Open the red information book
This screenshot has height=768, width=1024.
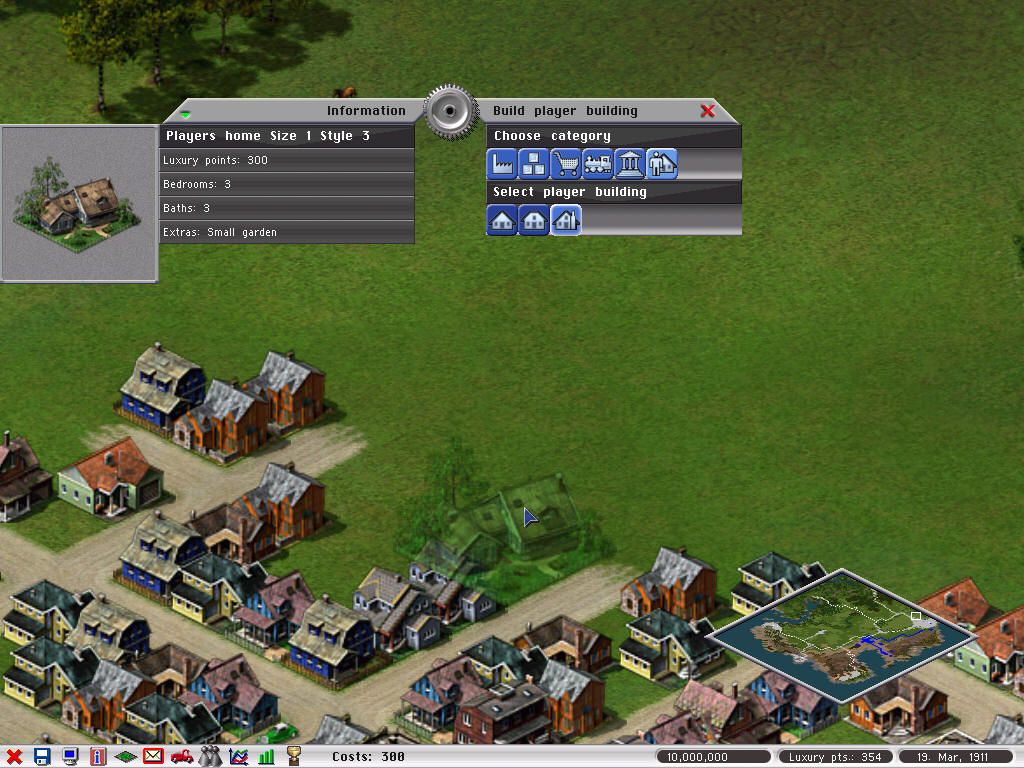[x=98, y=757]
